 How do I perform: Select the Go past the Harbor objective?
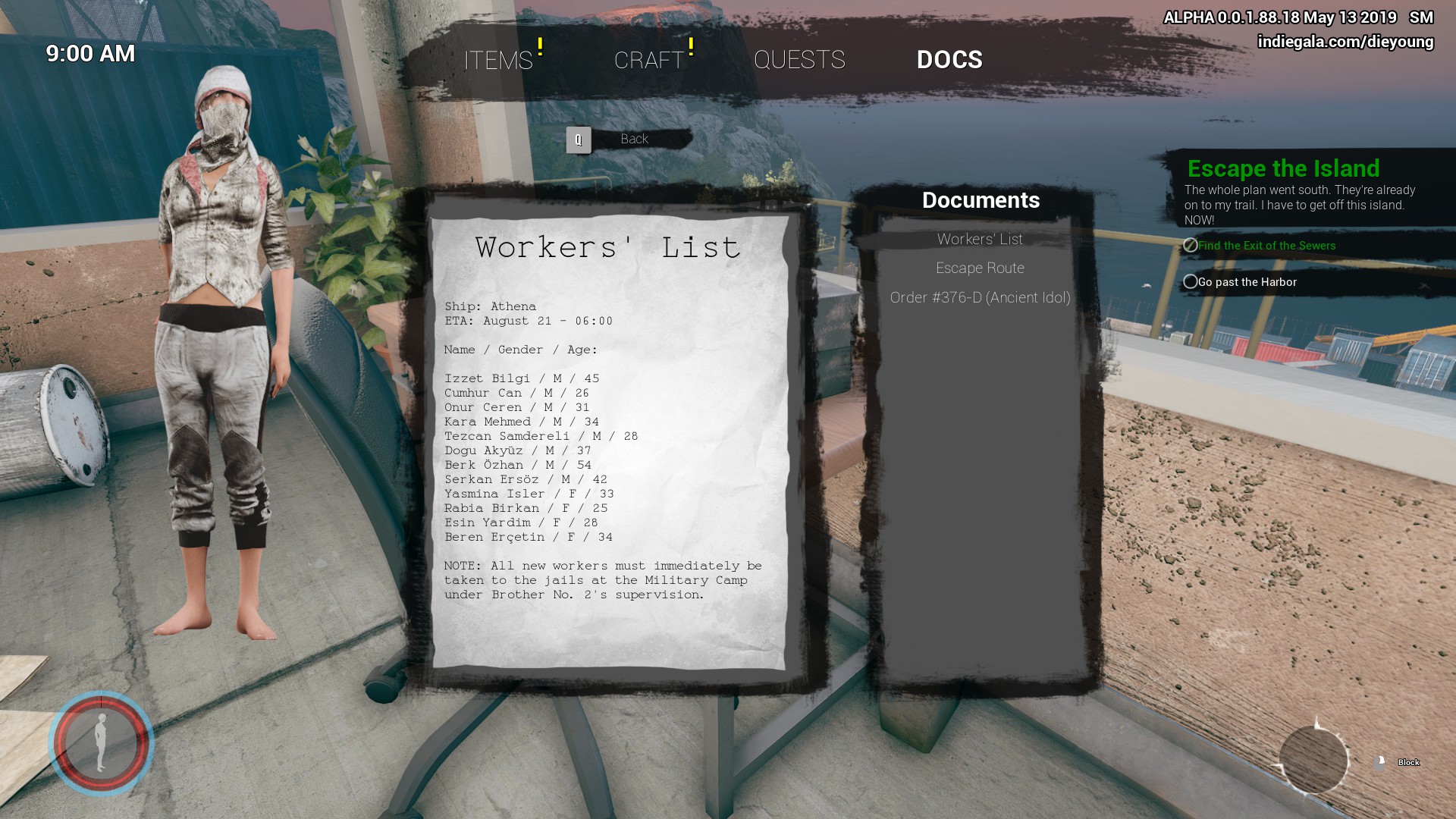1247,282
